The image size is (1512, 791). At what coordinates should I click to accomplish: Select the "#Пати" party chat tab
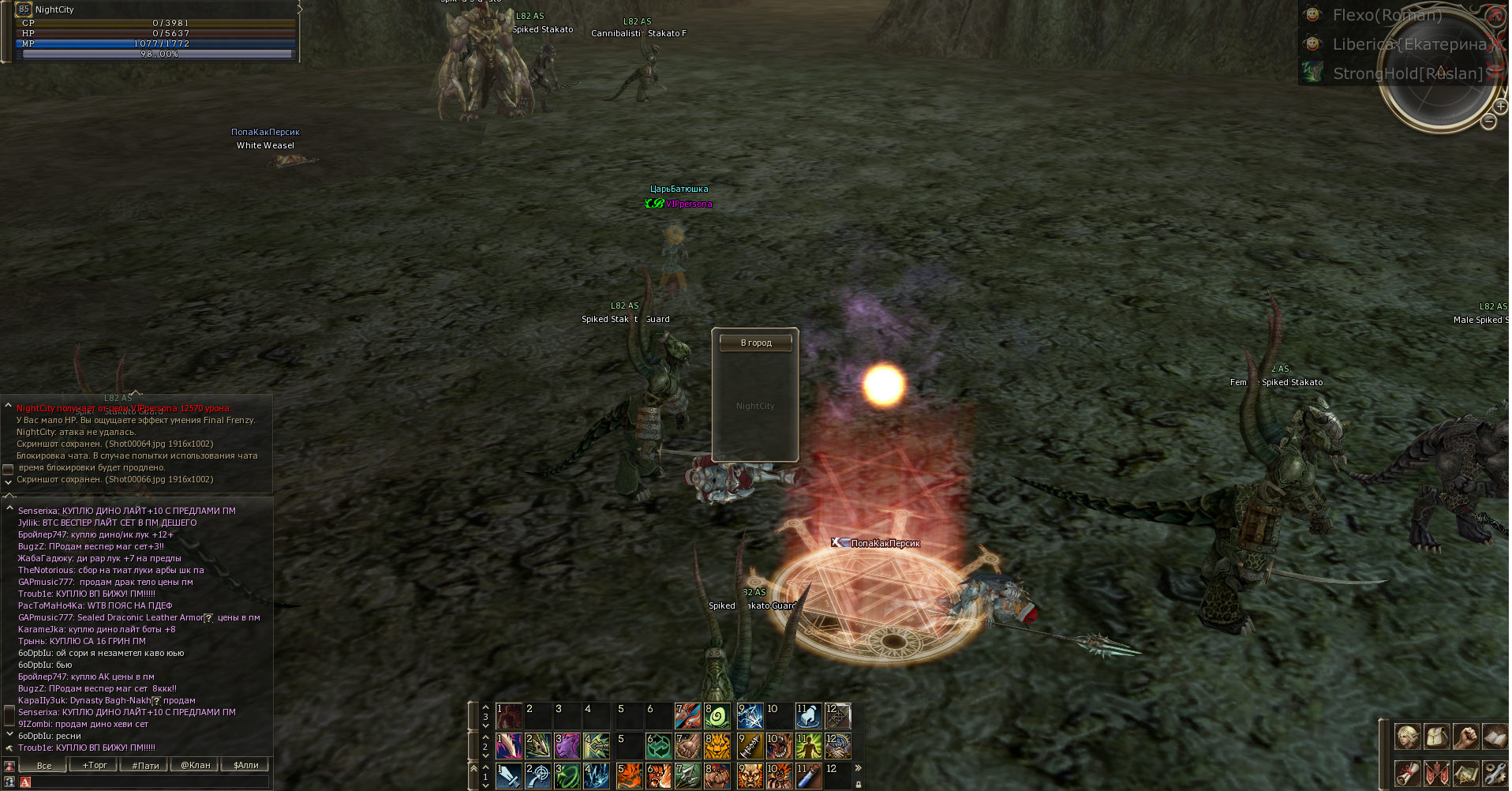pyautogui.click(x=145, y=765)
